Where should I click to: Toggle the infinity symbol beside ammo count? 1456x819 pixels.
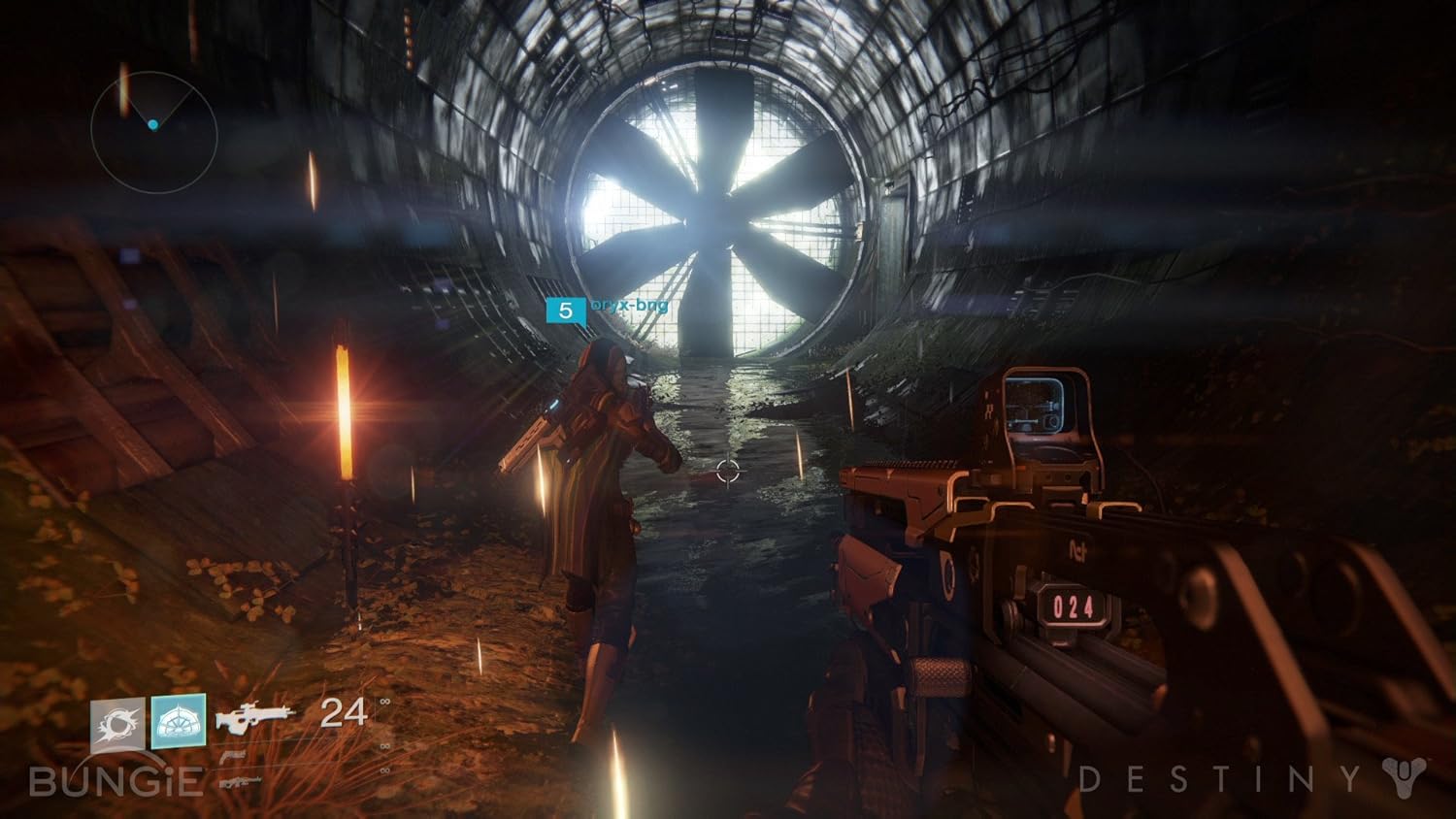pos(385,702)
